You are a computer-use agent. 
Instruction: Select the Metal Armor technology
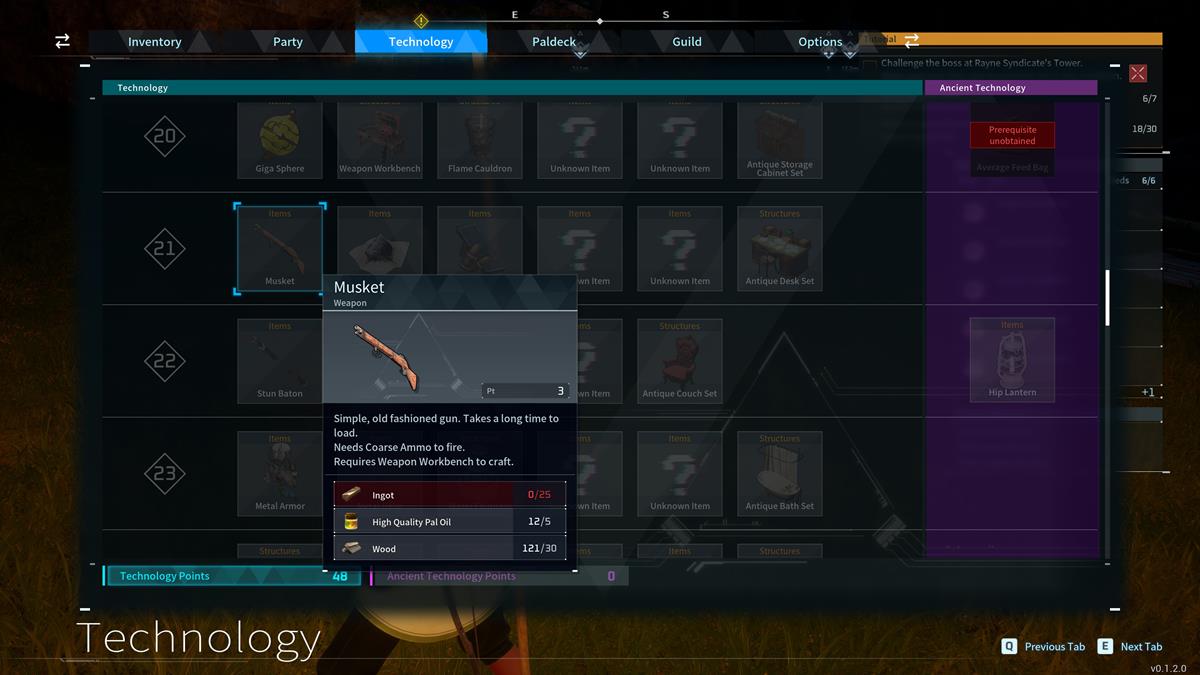280,473
